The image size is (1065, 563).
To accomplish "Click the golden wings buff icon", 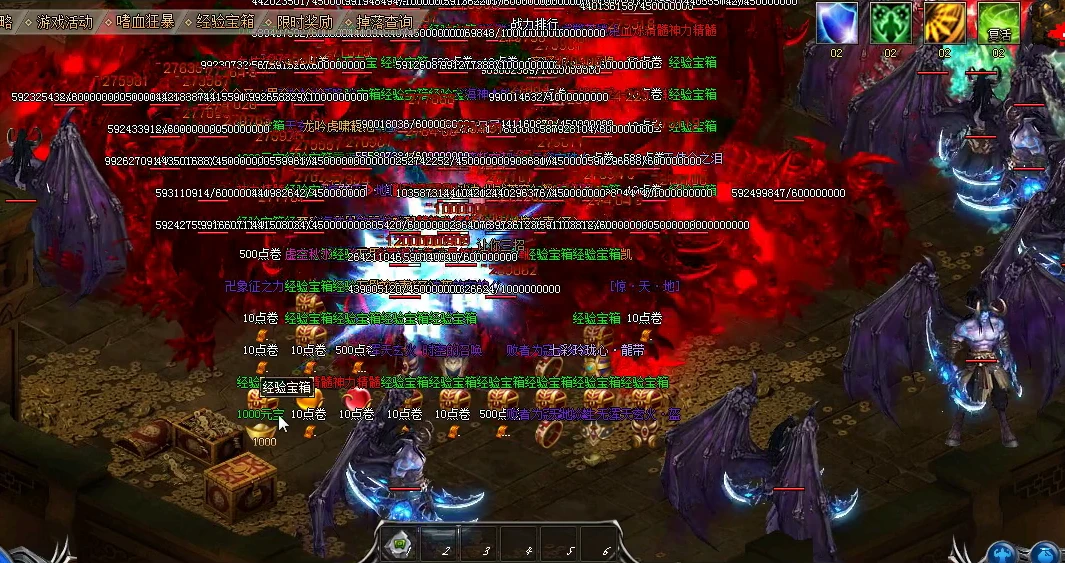I will tap(943, 23).
